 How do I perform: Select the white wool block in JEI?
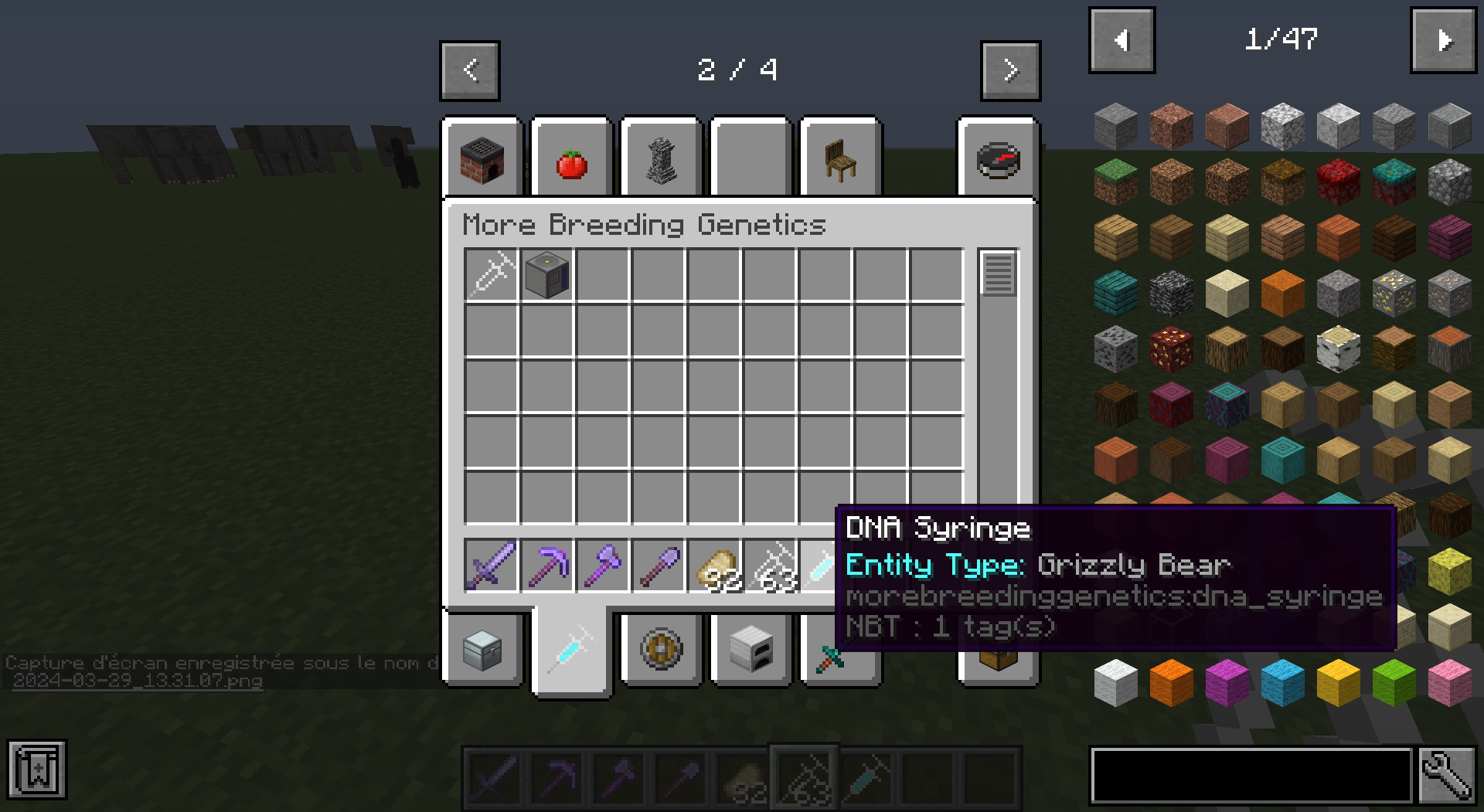[1115, 681]
